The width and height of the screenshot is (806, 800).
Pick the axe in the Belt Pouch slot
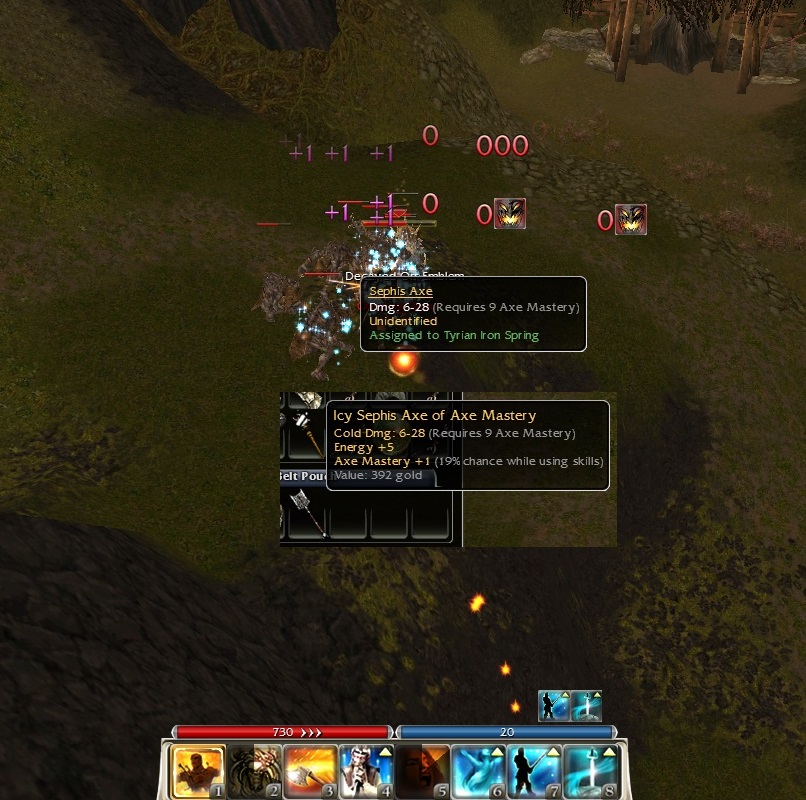(303, 512)
